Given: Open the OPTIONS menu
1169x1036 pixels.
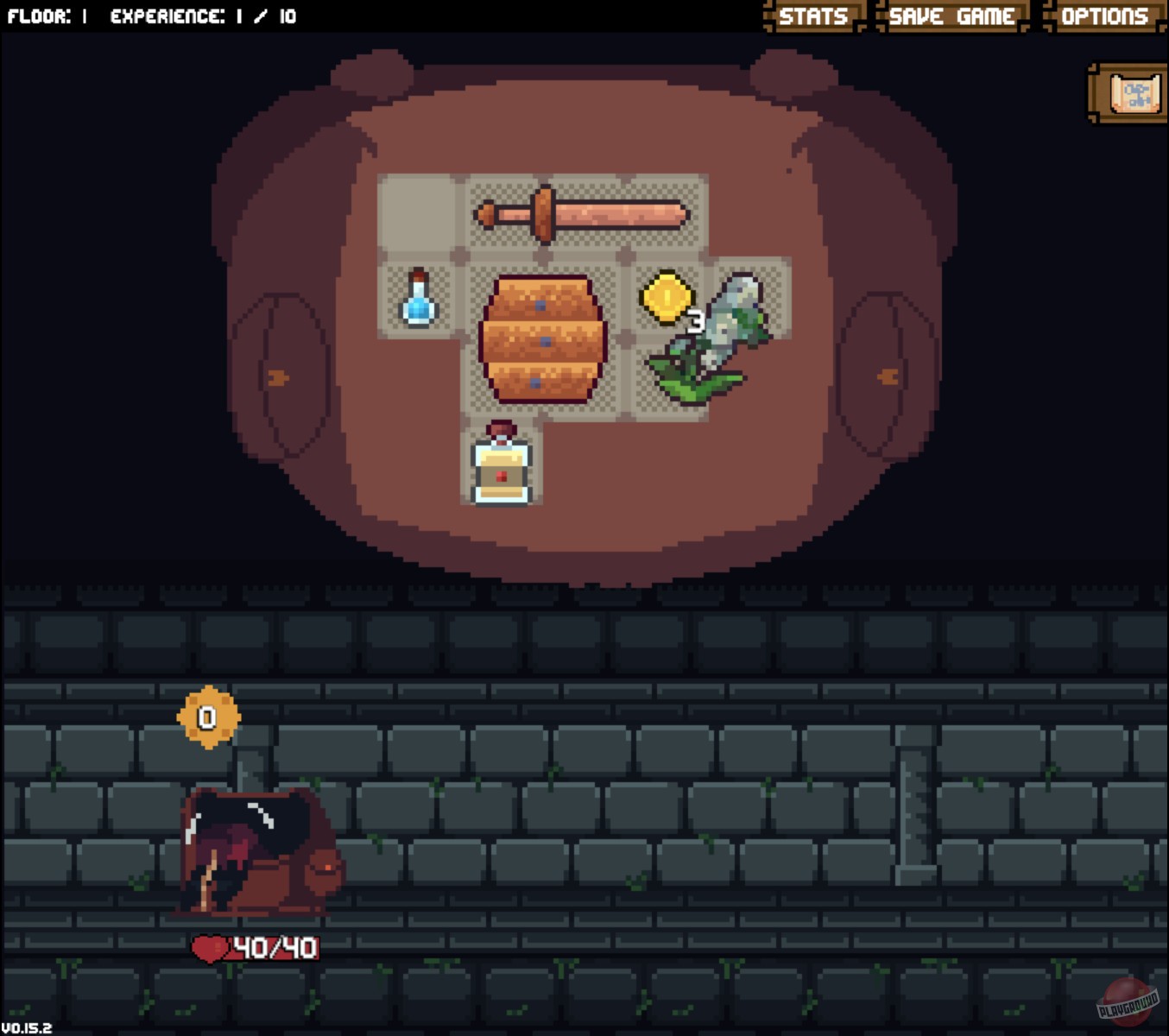Looking at the screenshot, I should pos(1106,16).
